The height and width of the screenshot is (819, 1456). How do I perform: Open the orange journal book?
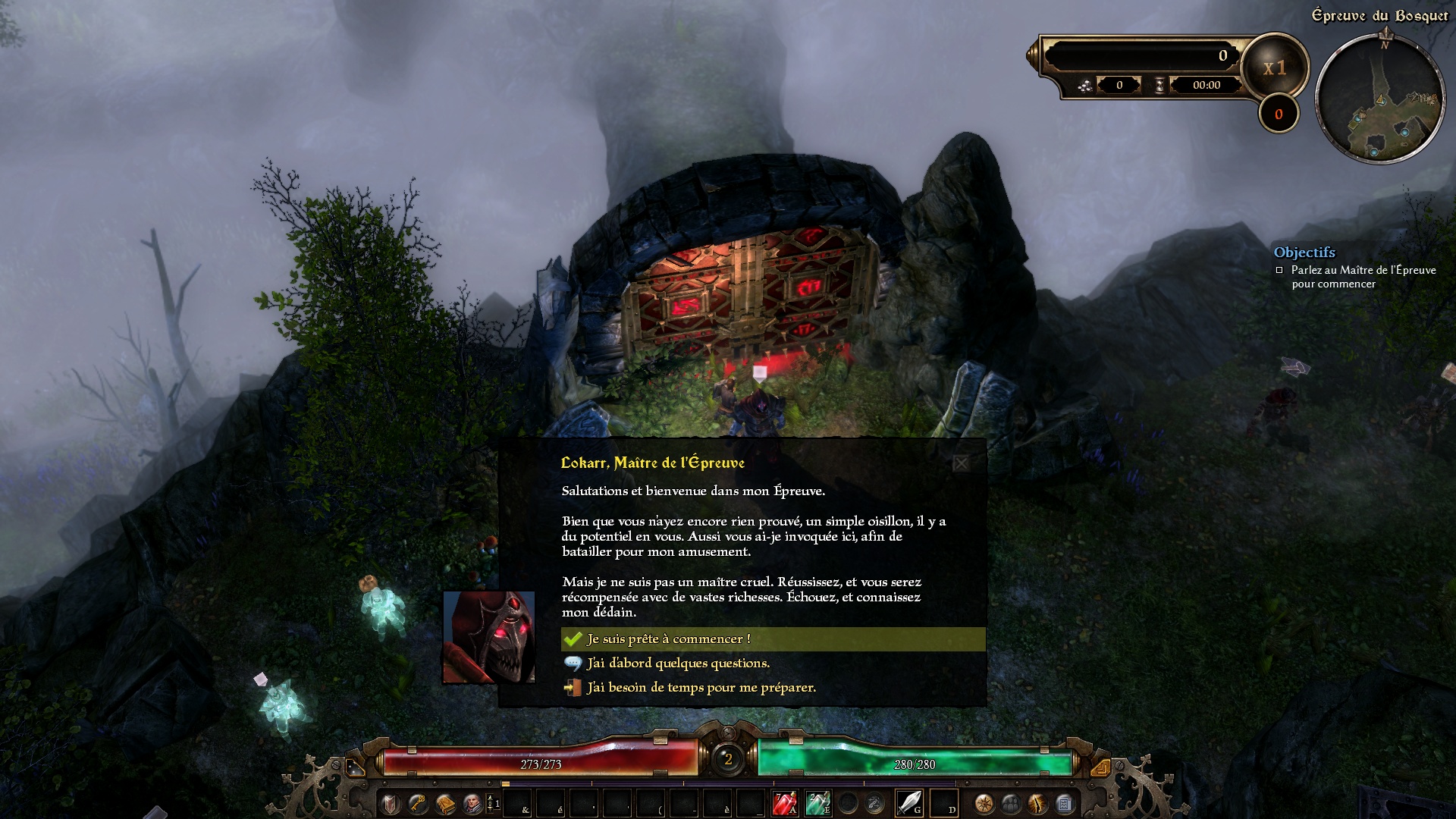pyautogui.click(x=445, y=803)
